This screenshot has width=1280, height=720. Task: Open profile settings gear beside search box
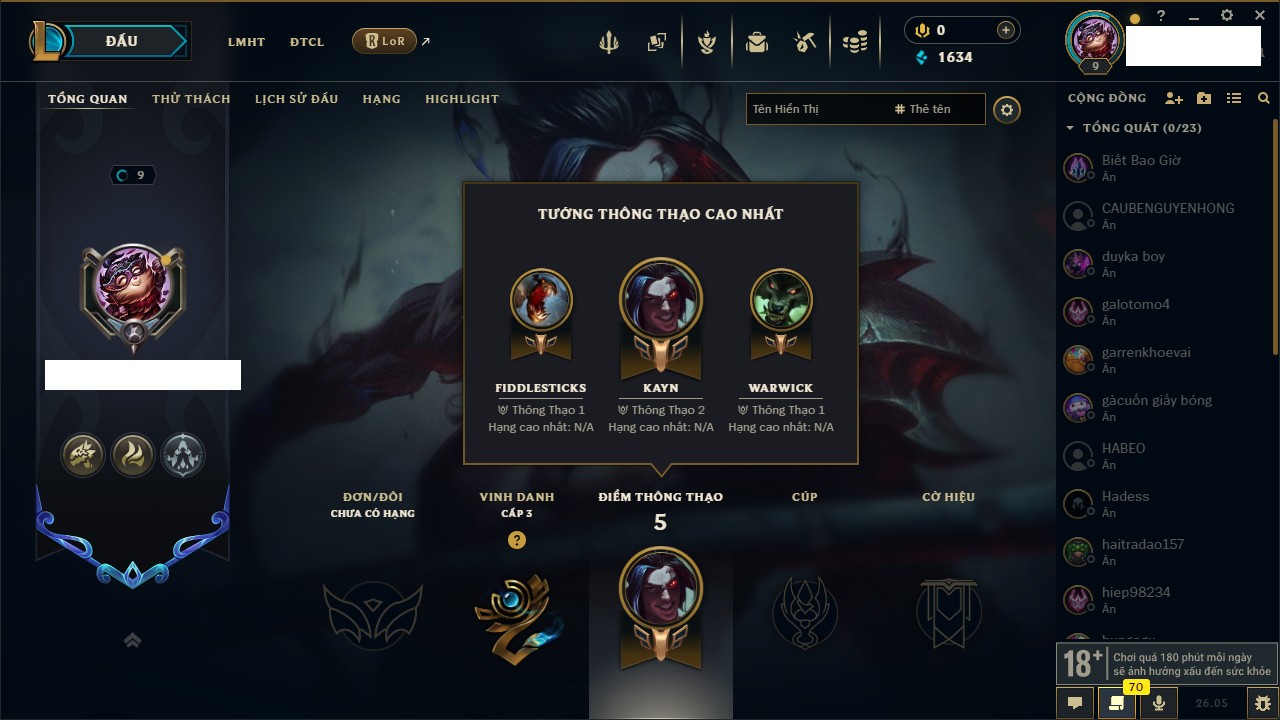point(1007,110)
